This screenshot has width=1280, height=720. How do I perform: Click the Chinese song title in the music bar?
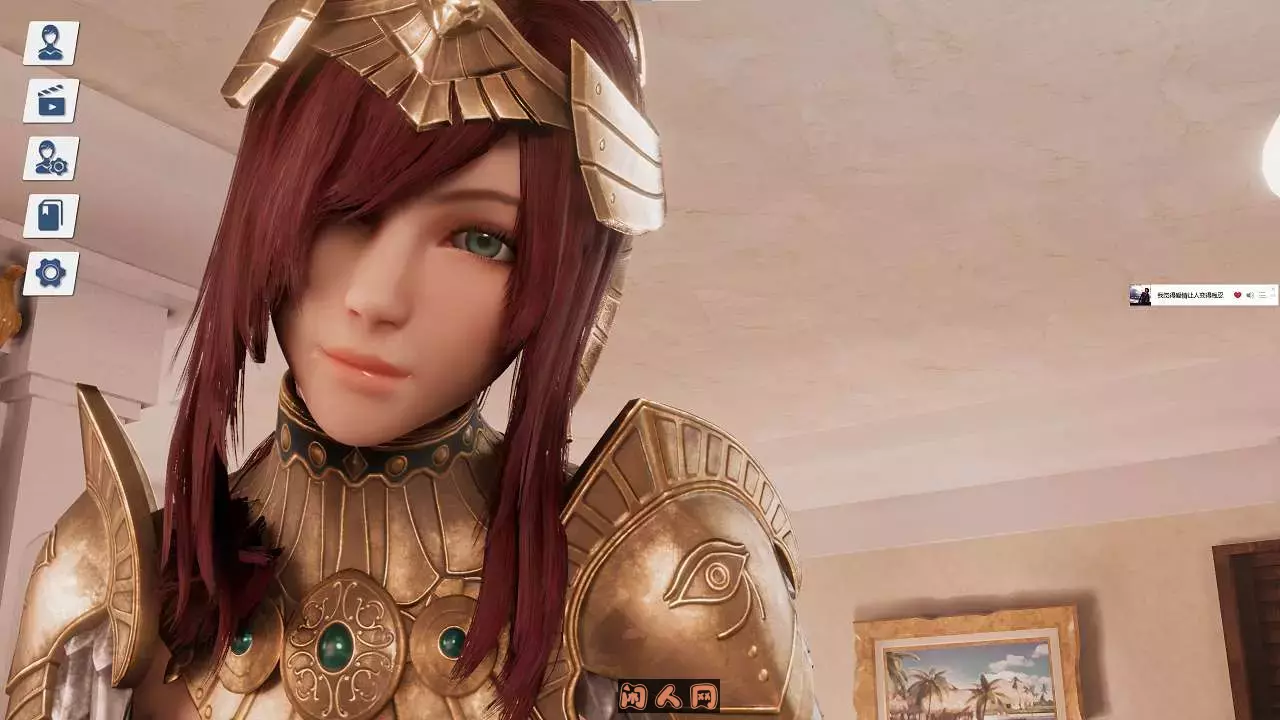[1190, 295]
